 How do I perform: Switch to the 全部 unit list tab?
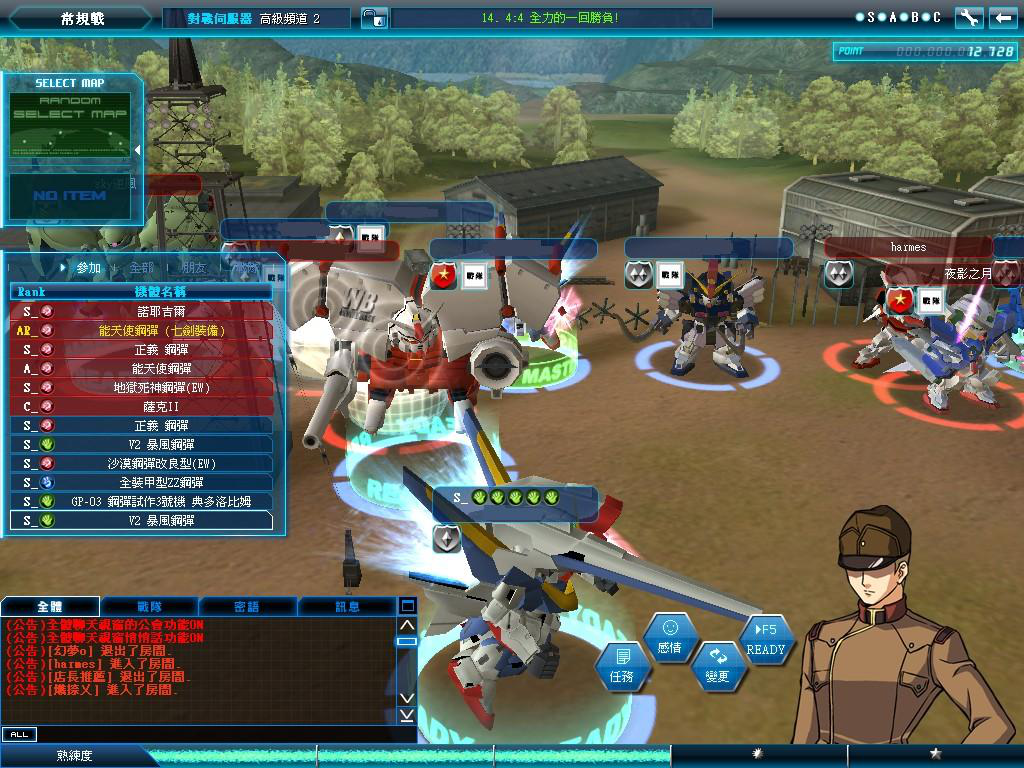[x=142, y=268]
